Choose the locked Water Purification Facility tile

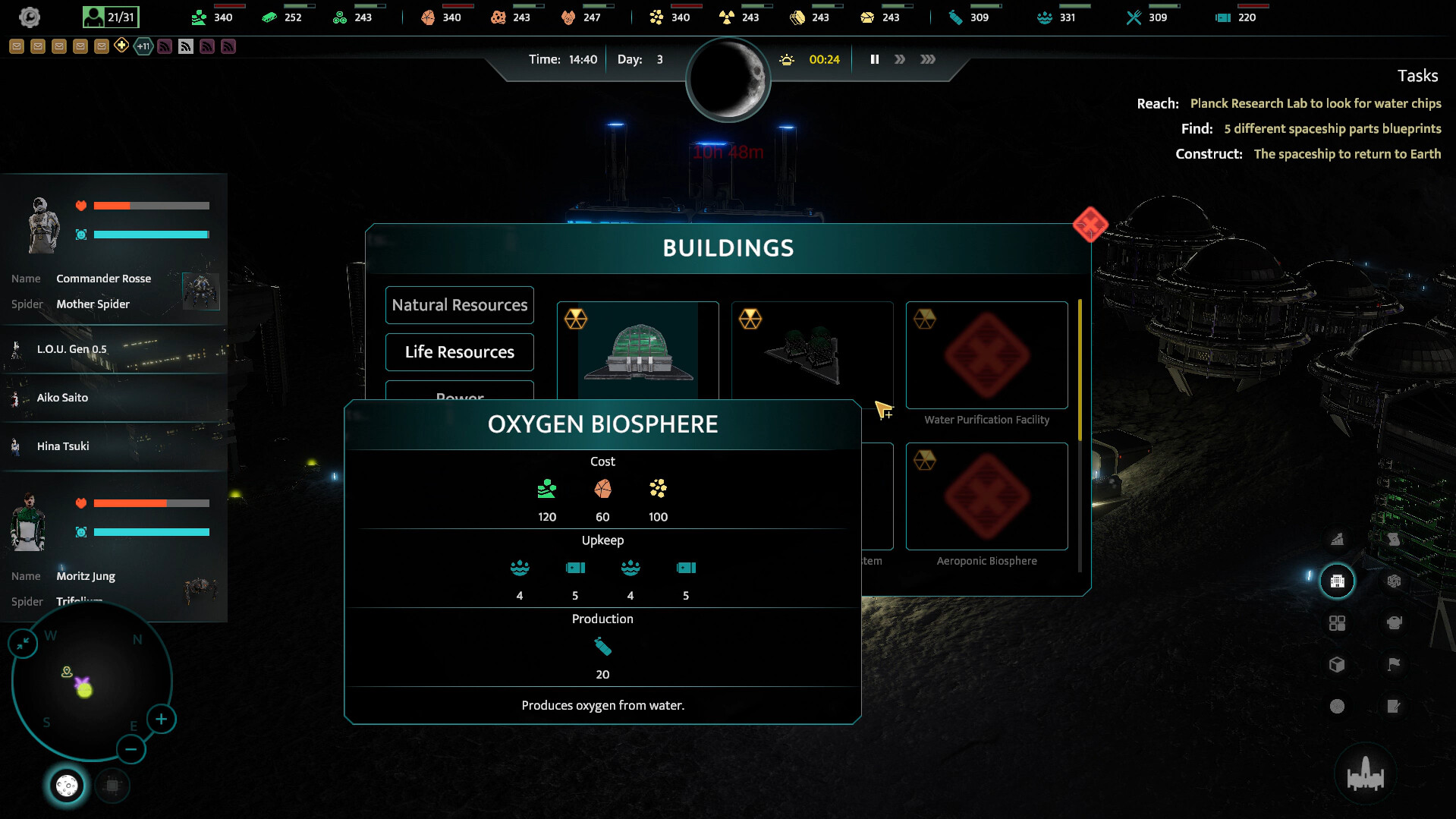click(x=986, y=355)
